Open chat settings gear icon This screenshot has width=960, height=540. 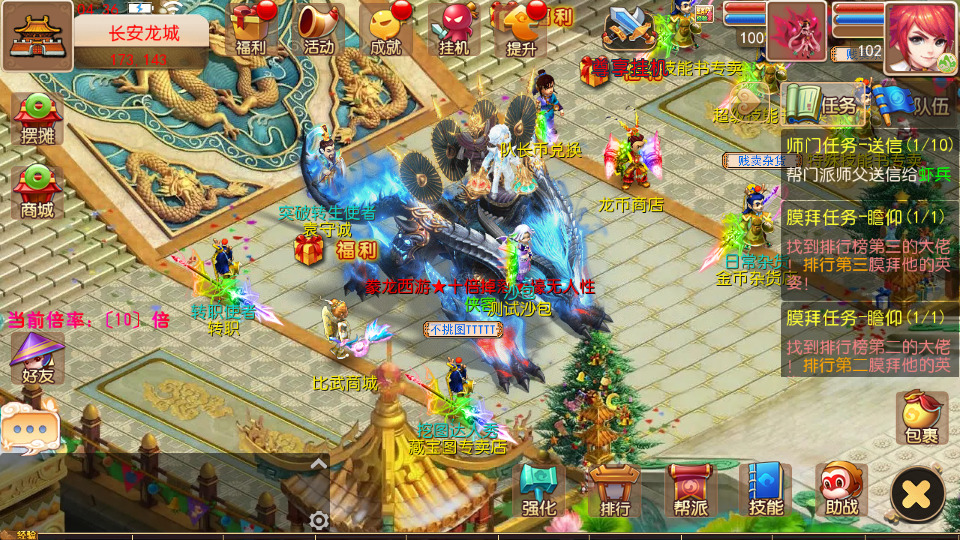[319, 521]
